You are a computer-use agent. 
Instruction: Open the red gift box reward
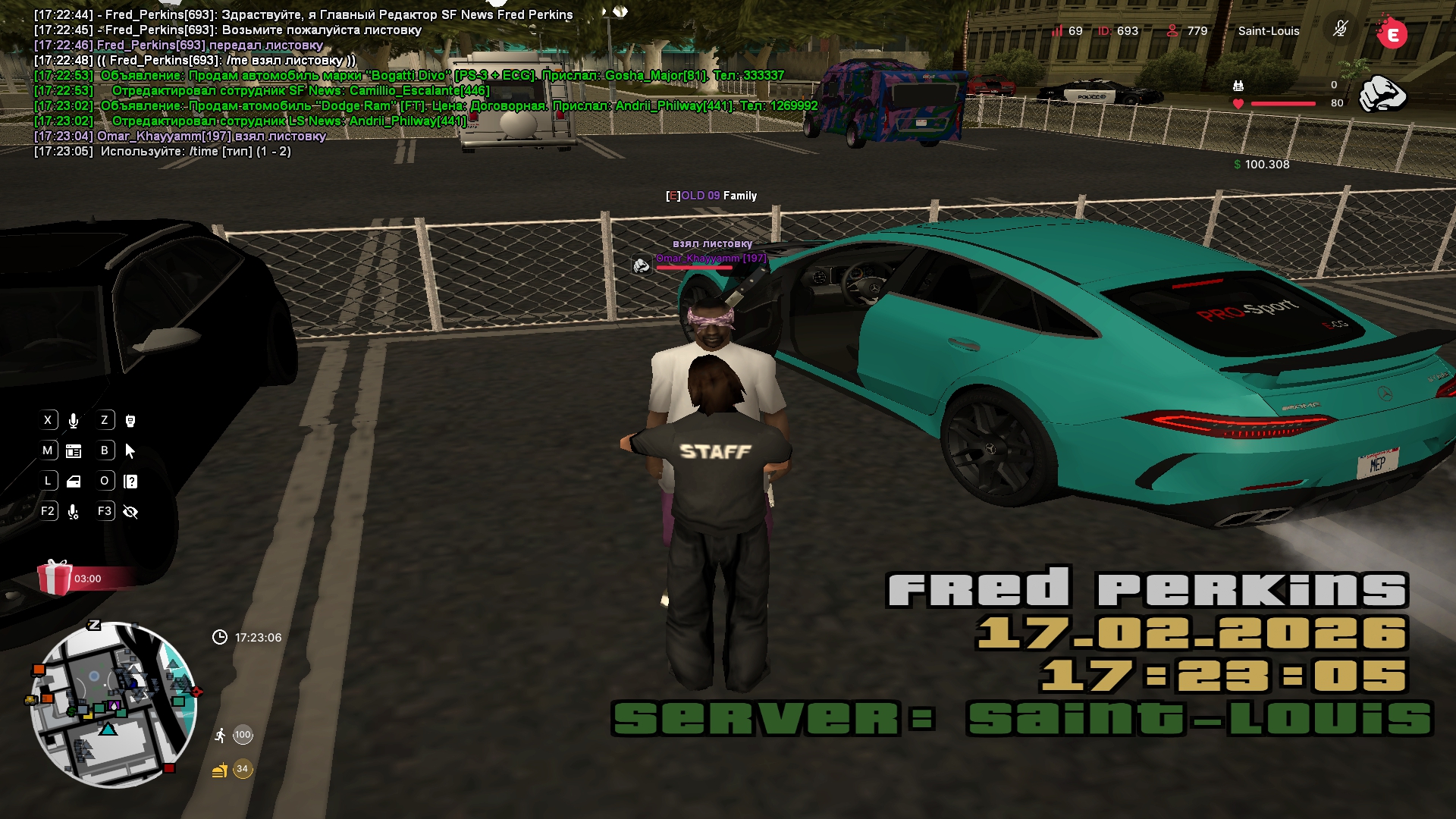(55, 578)
